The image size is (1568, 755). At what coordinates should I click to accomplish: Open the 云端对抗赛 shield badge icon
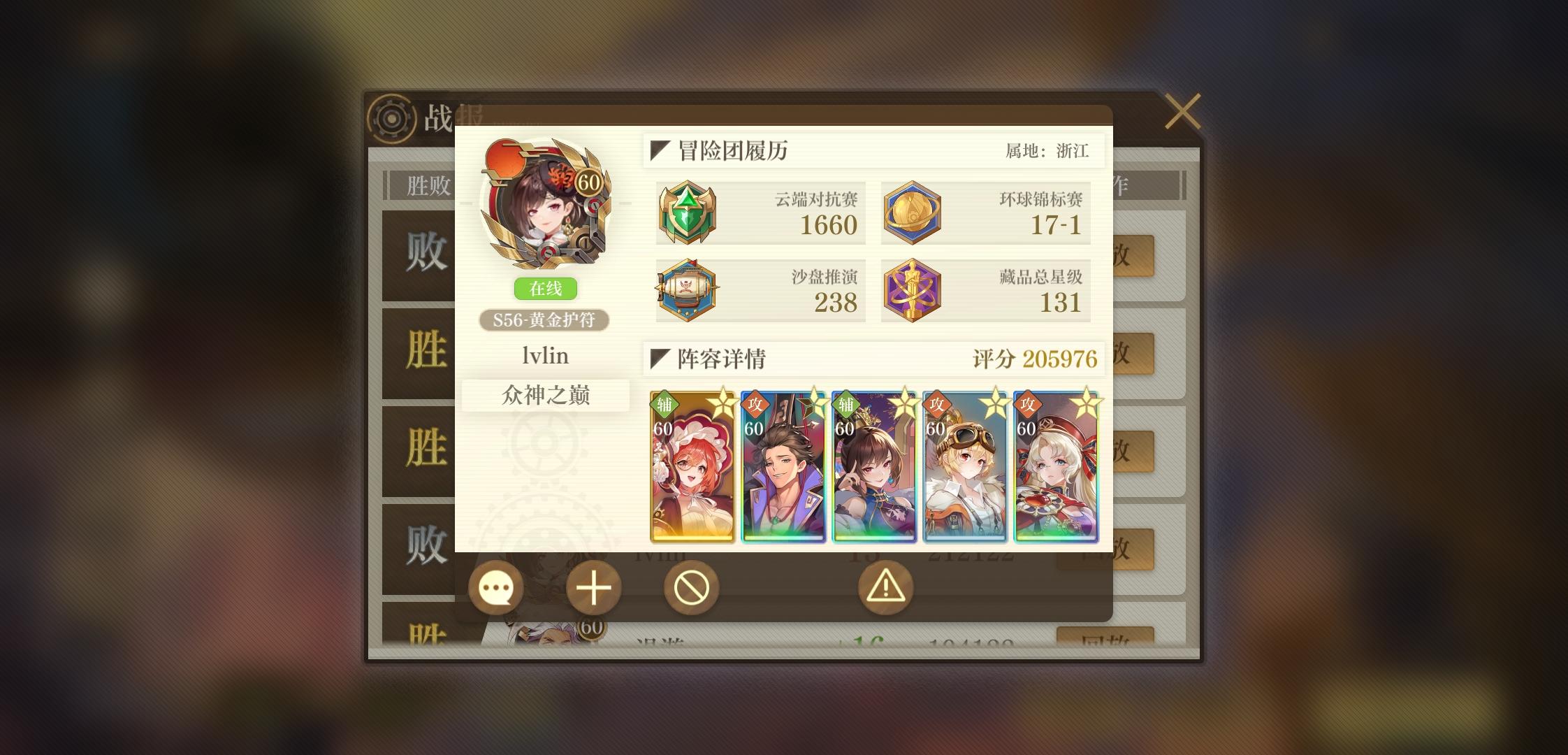[x=688, y=213]
